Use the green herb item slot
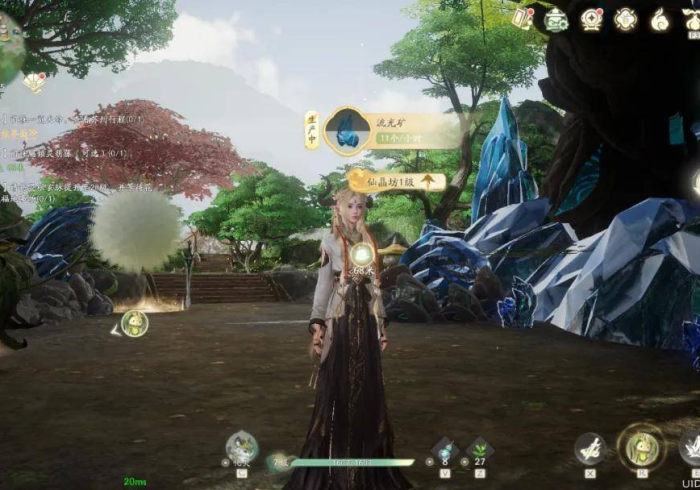Screen dimensions: 700x490 click(x=480, y=449)
